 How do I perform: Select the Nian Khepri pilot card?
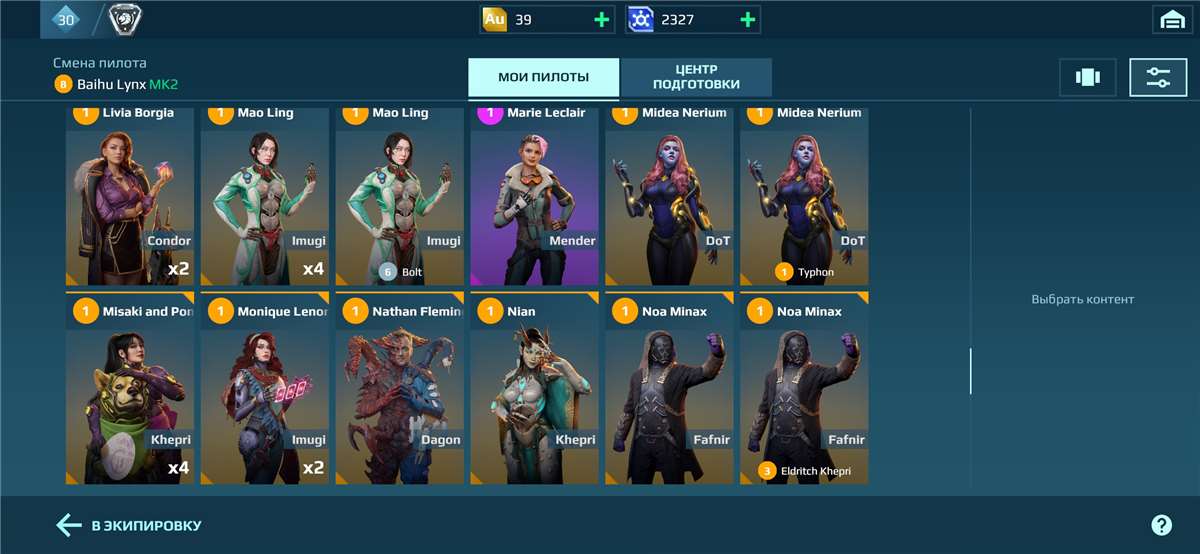point(534,395)
